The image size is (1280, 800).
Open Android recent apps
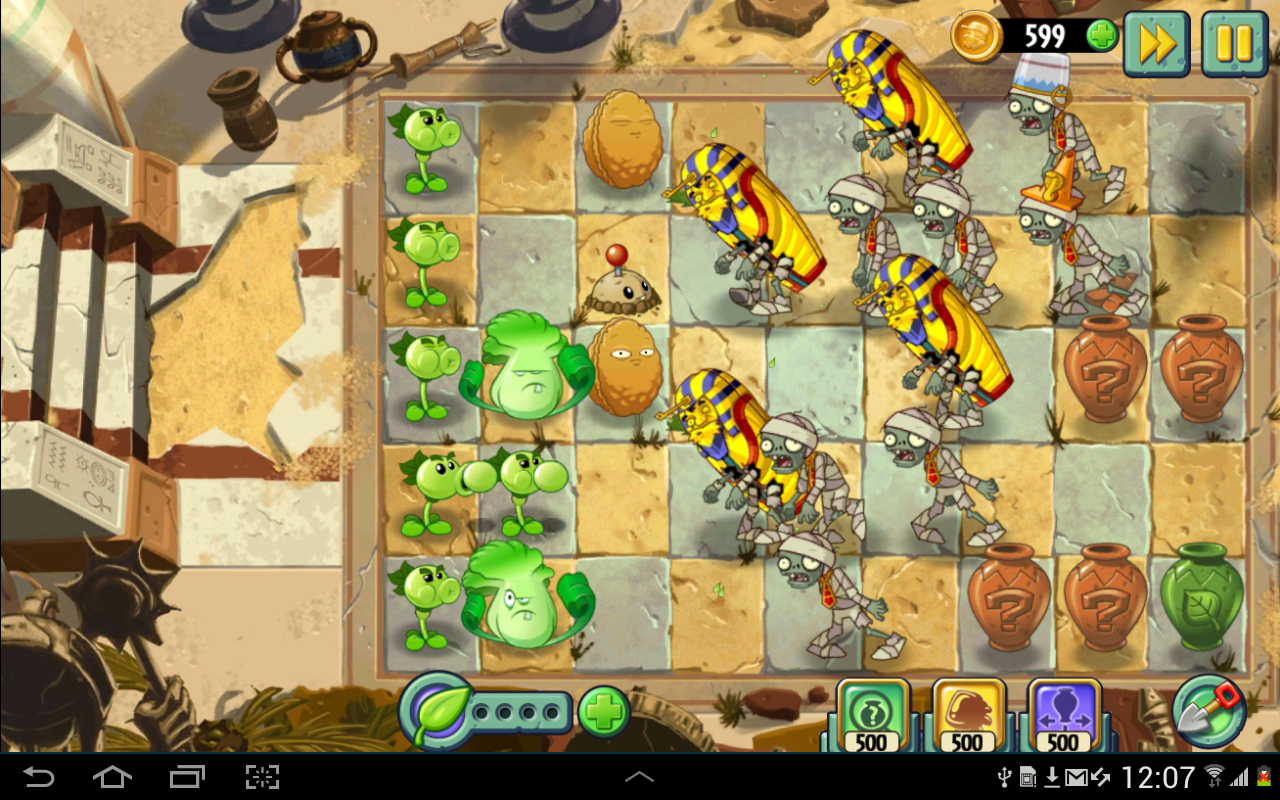coord(186,777)
